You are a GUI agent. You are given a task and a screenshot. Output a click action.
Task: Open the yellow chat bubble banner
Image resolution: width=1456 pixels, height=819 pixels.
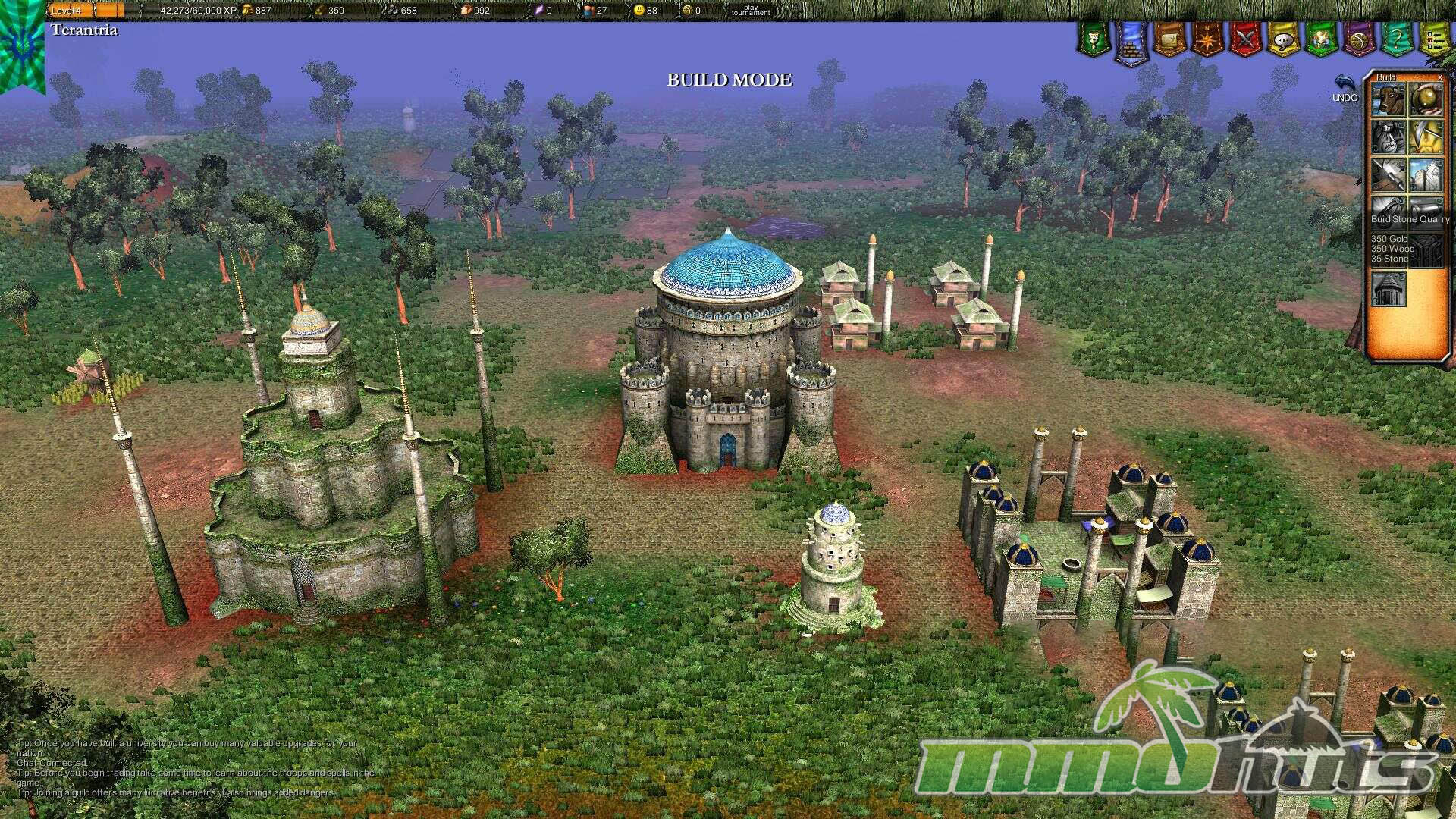[x=1283, y=39]
